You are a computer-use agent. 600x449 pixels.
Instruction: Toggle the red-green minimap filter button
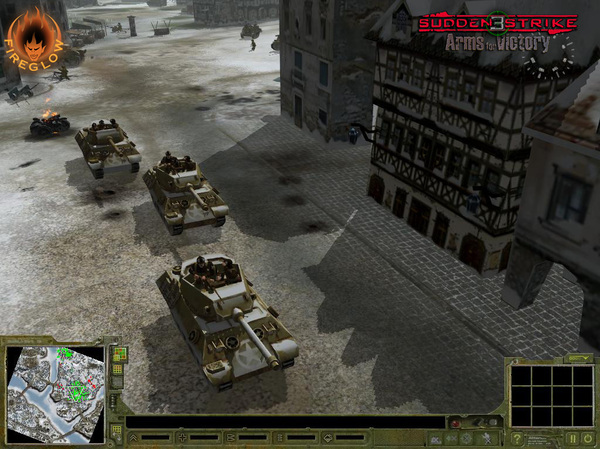pyautogui.click(x=118, y=354)
